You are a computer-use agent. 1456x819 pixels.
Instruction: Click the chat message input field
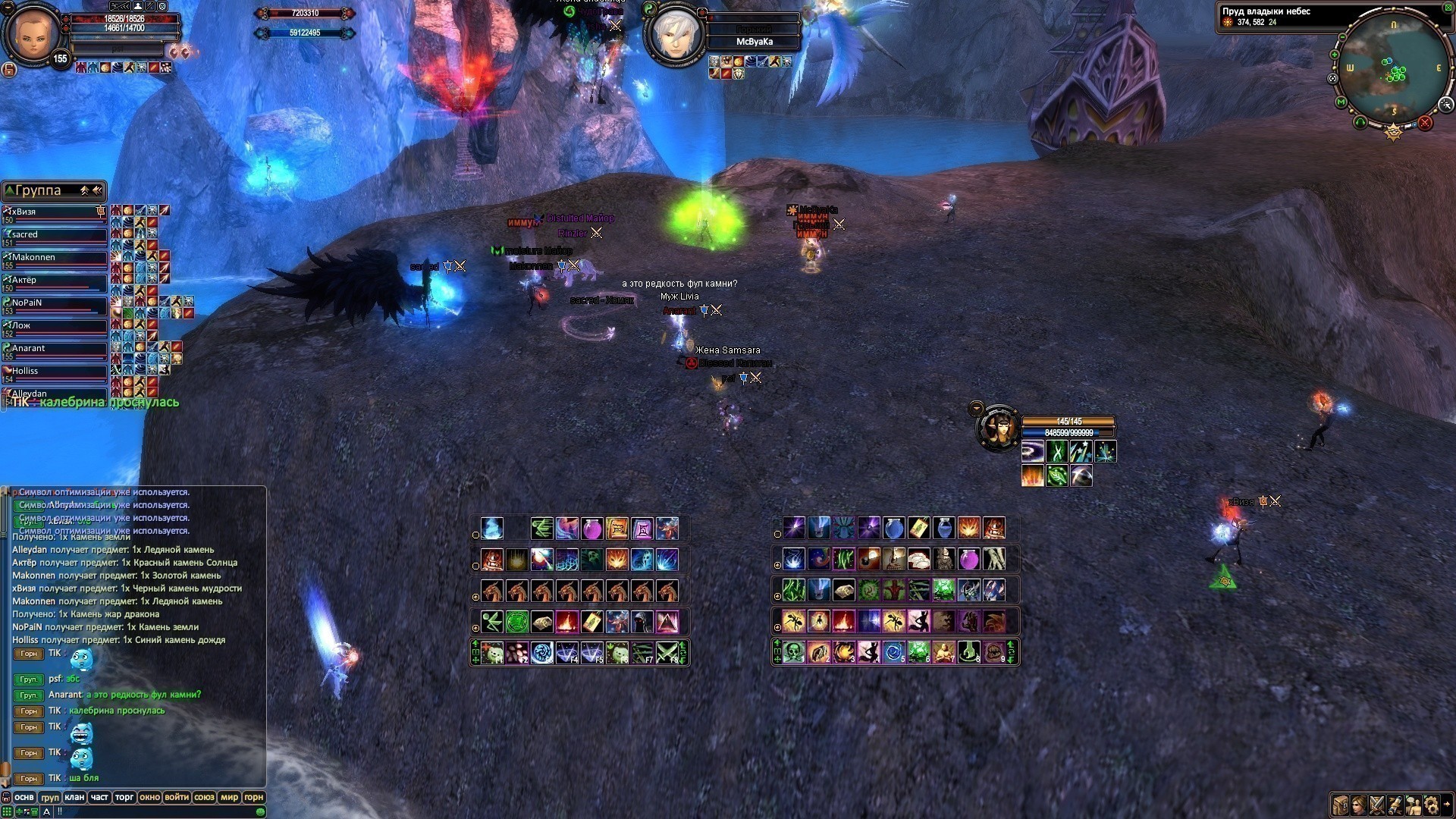(152, 811)
